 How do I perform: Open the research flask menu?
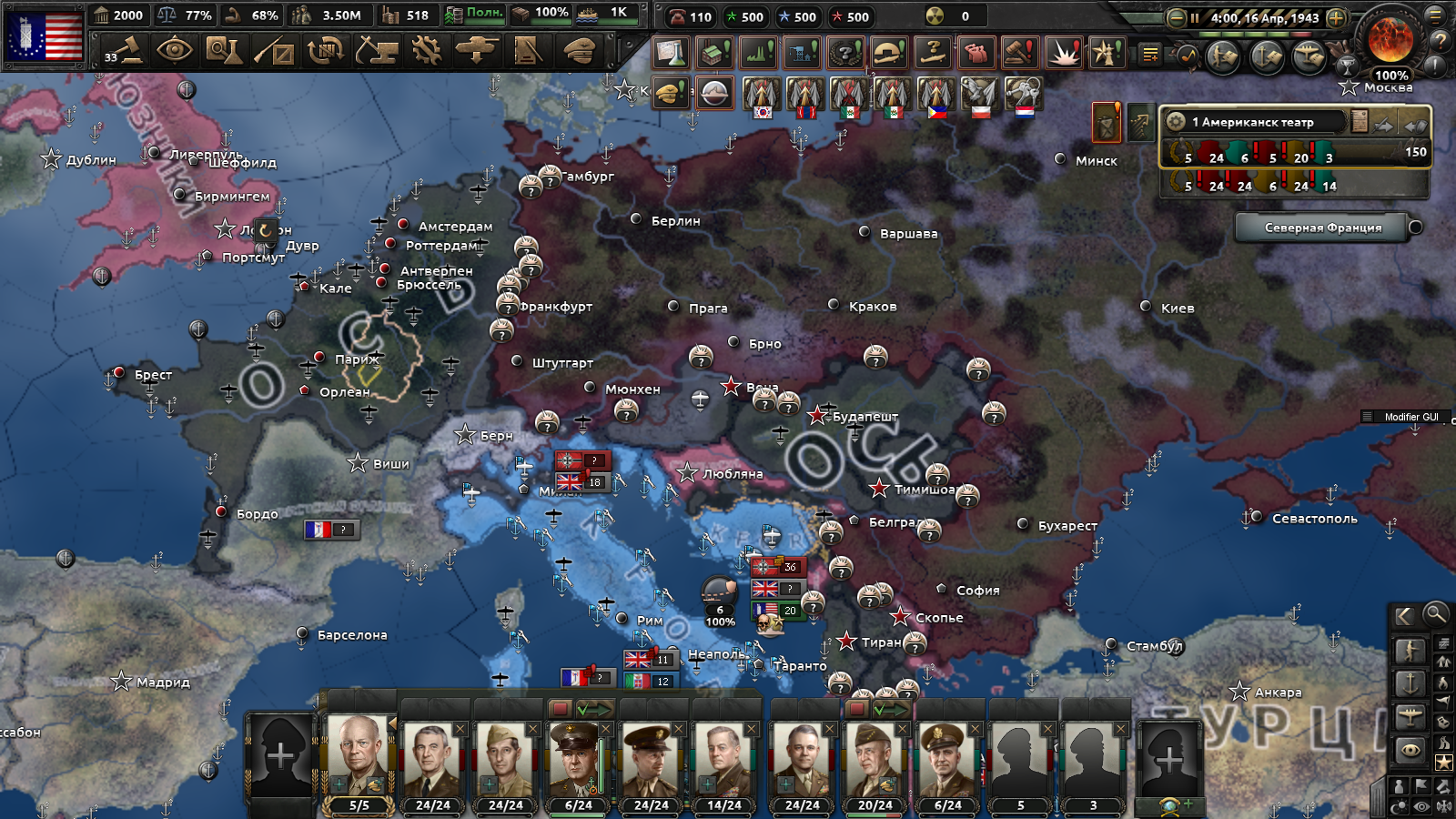222,50
